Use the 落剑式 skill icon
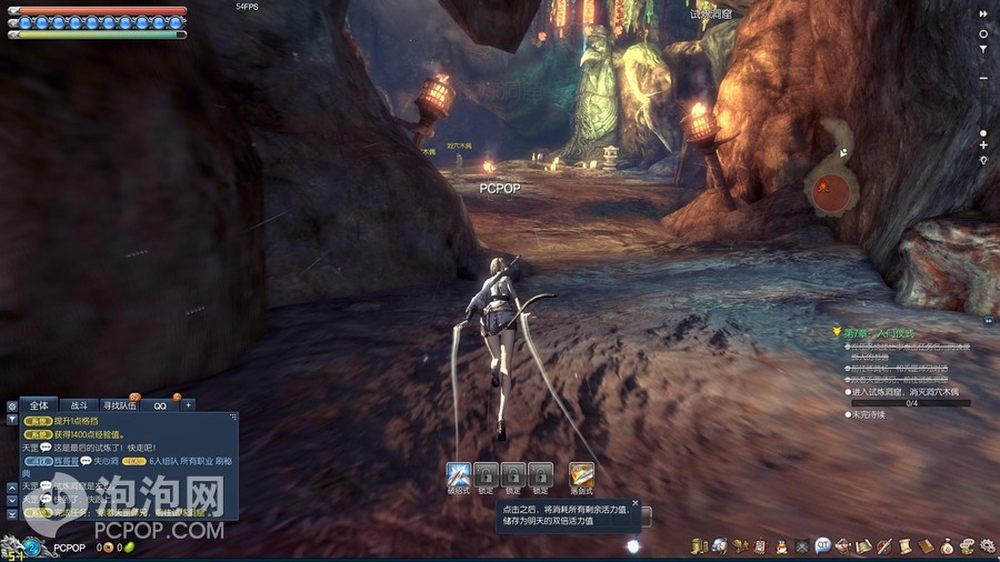 [x=581, y=474]
